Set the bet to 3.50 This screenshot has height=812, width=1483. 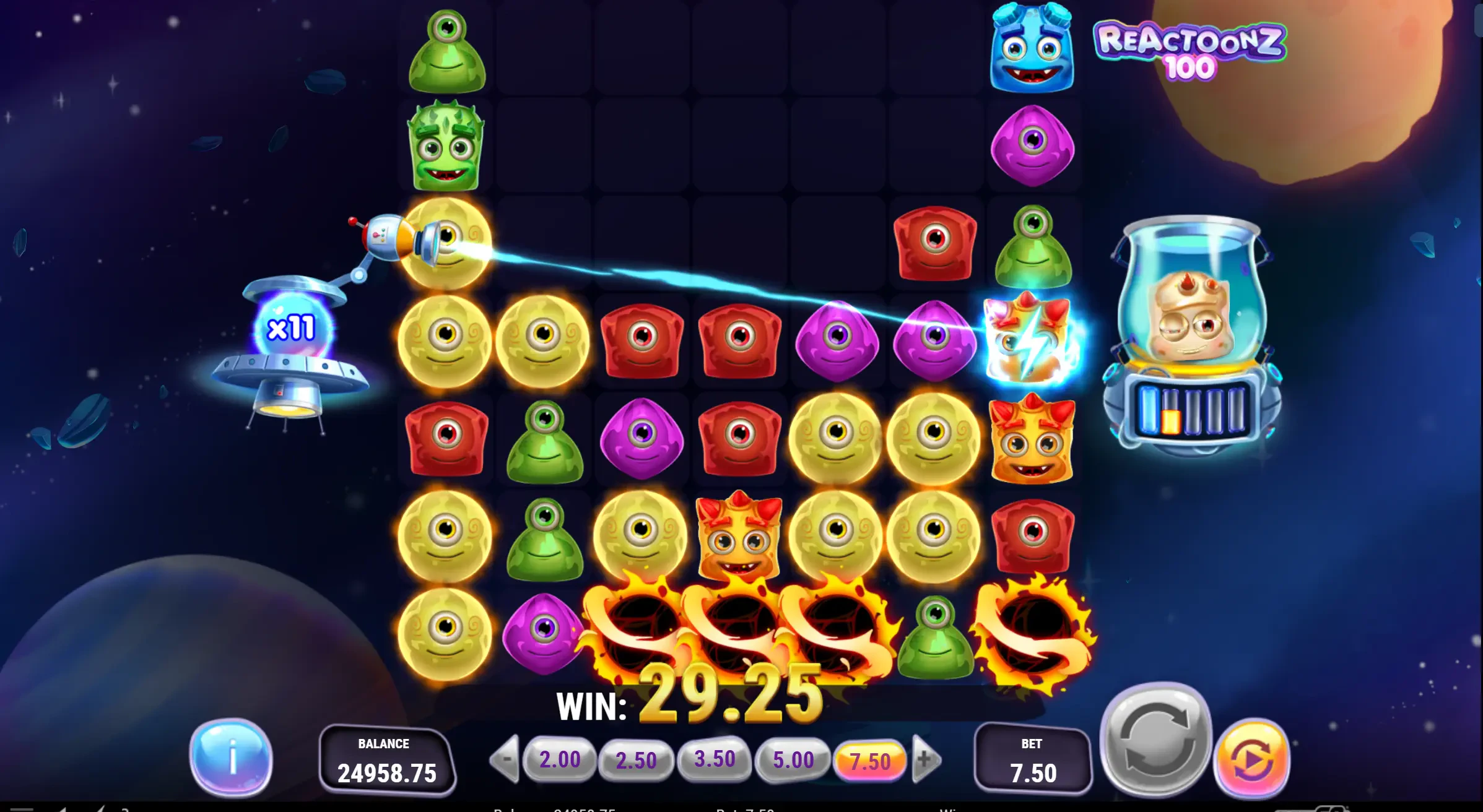[714, 759]
